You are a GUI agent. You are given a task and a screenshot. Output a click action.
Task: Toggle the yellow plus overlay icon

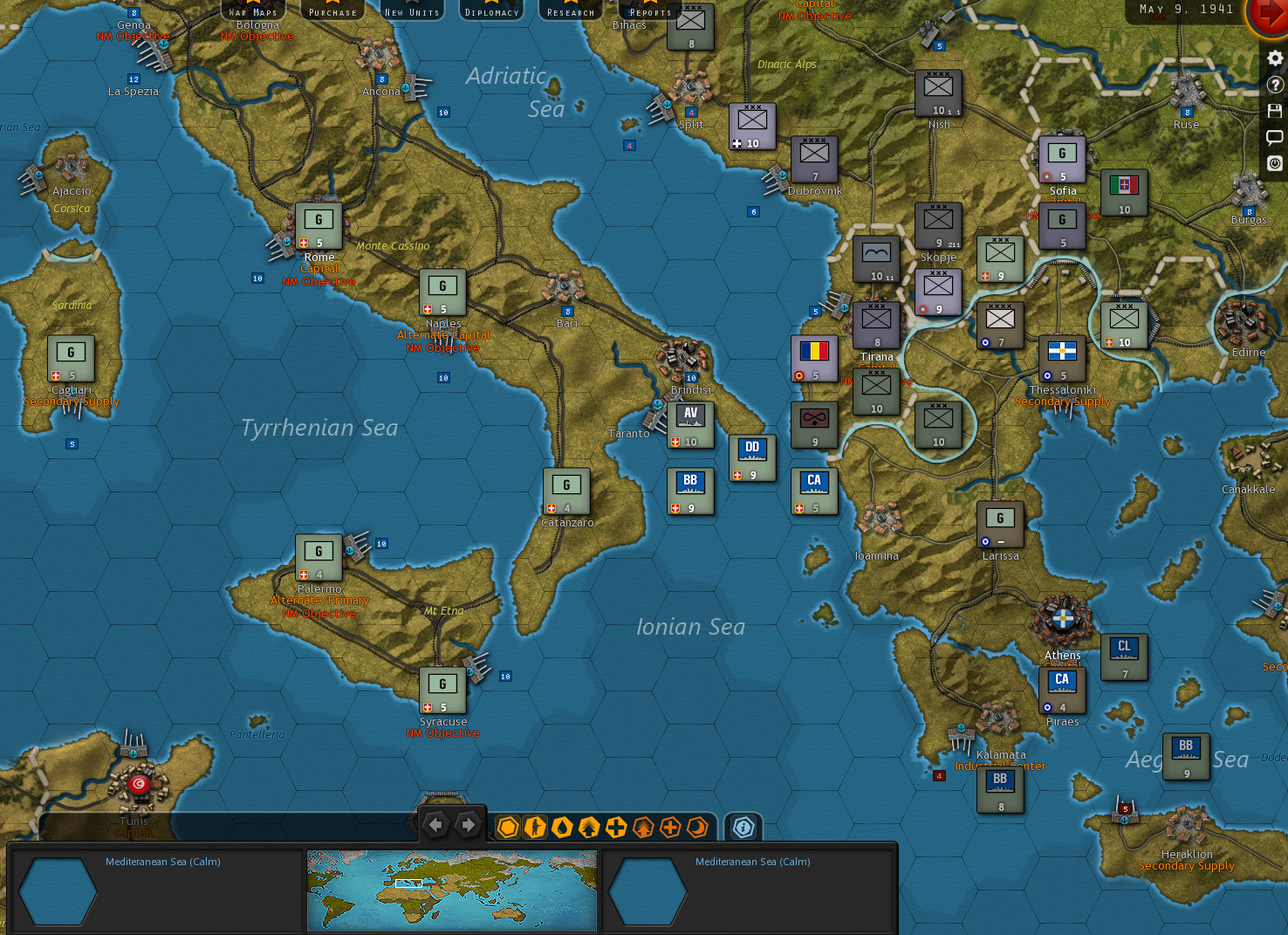(614, 828)
